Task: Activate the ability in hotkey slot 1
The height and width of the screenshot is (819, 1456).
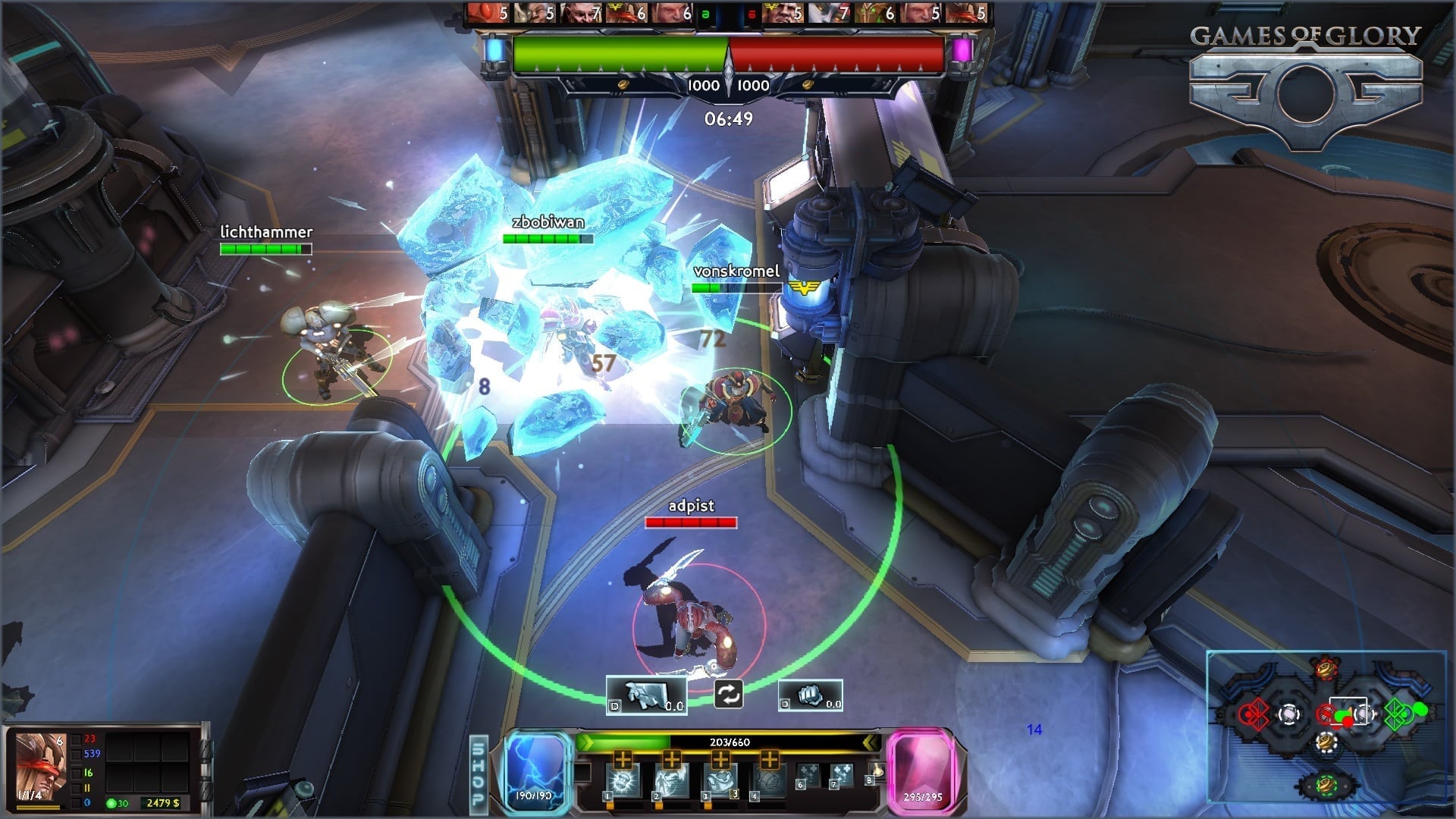Action: [623, 781]
